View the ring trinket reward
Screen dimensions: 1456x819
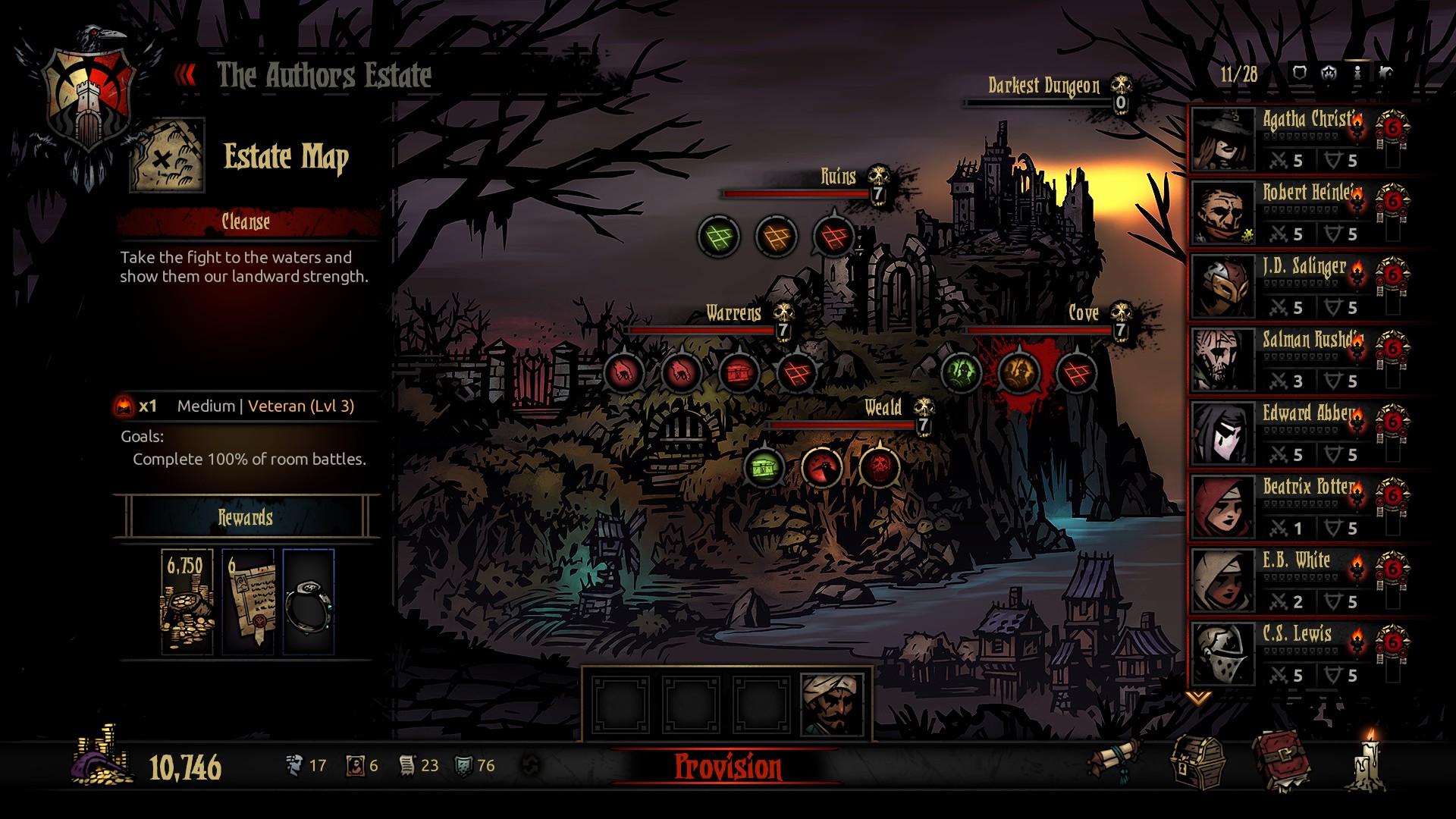[x=308, y=602]
